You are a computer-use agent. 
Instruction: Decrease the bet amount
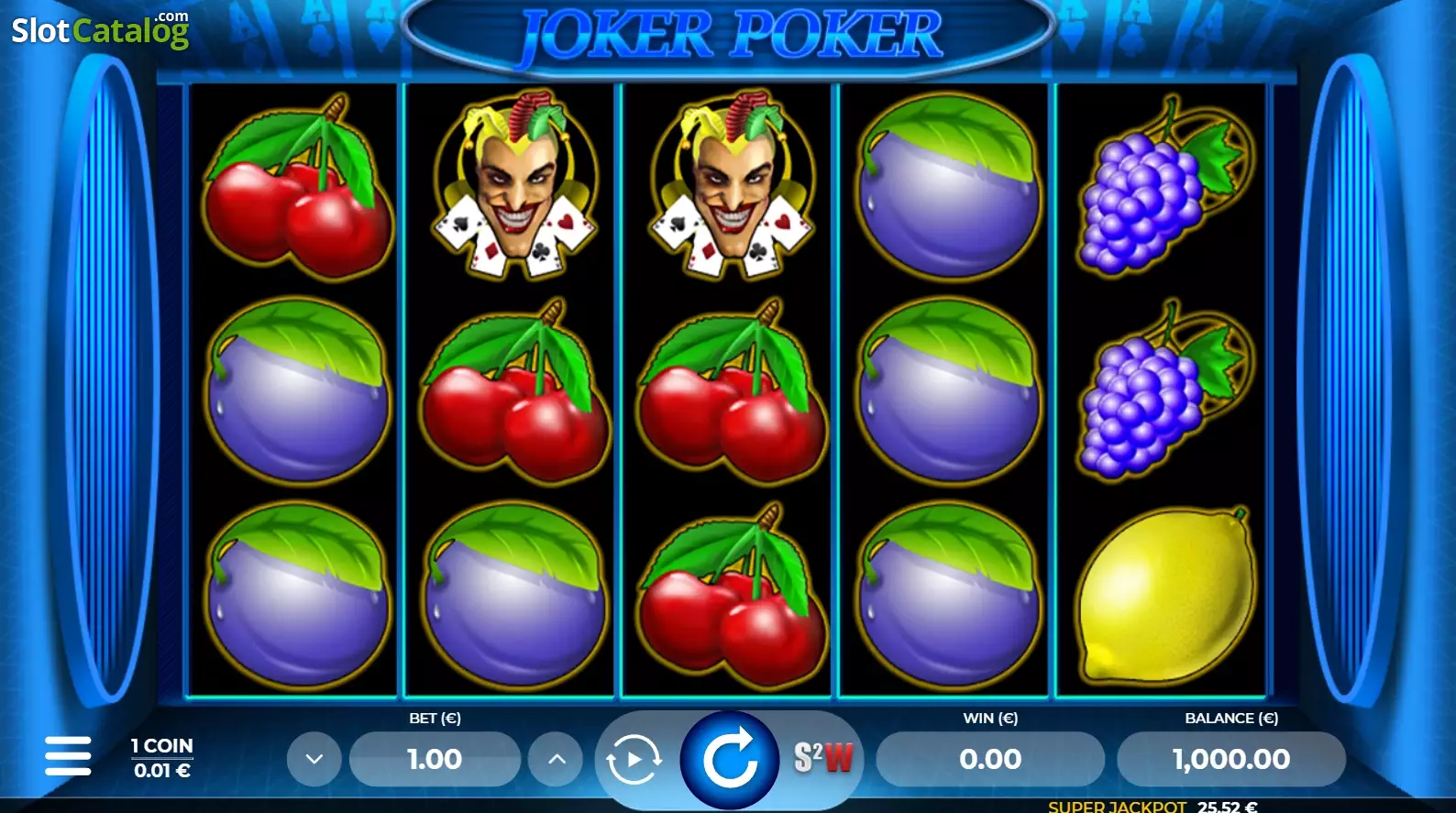point(314,759)
